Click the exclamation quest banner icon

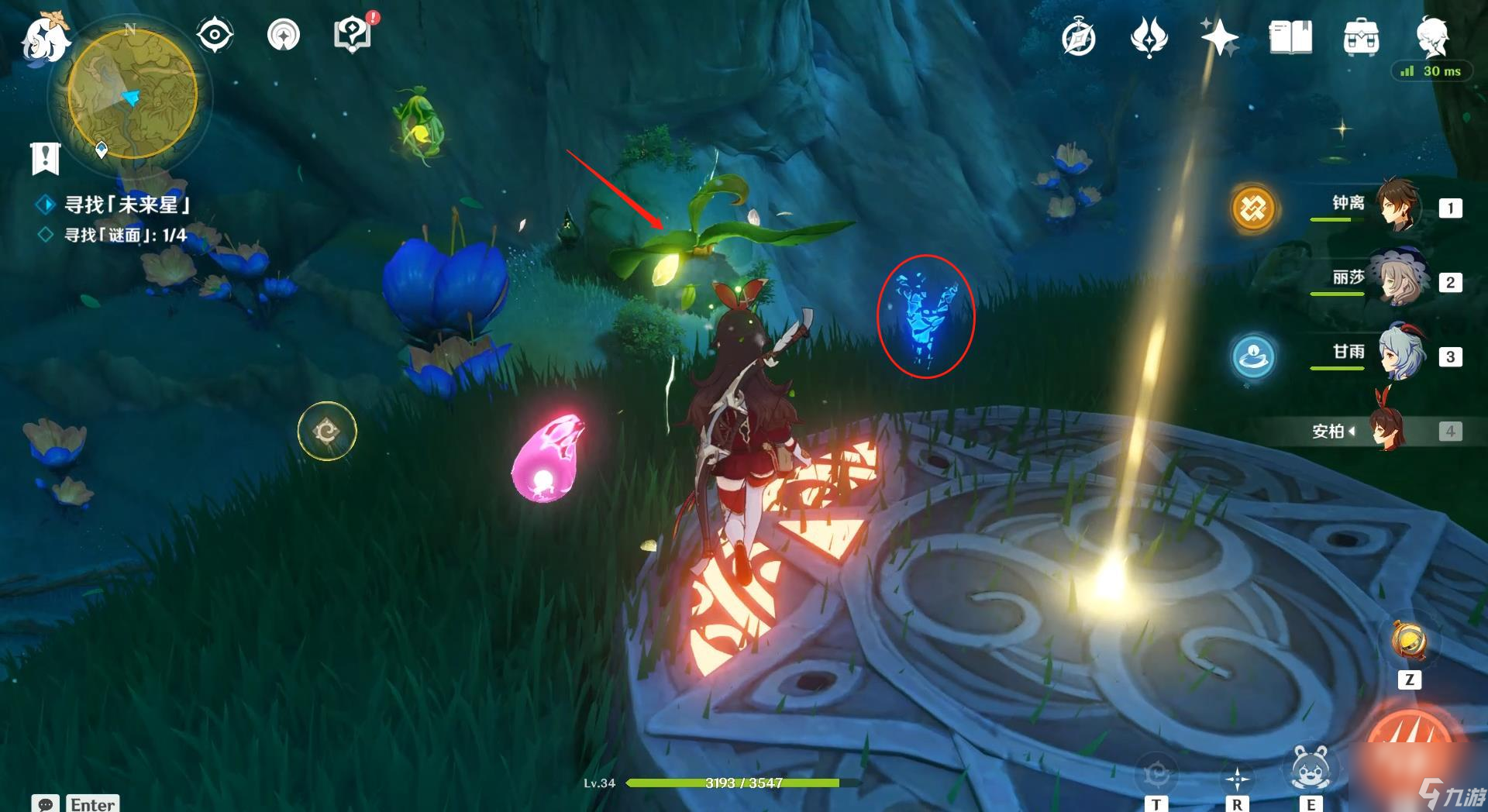click(45, 158)
